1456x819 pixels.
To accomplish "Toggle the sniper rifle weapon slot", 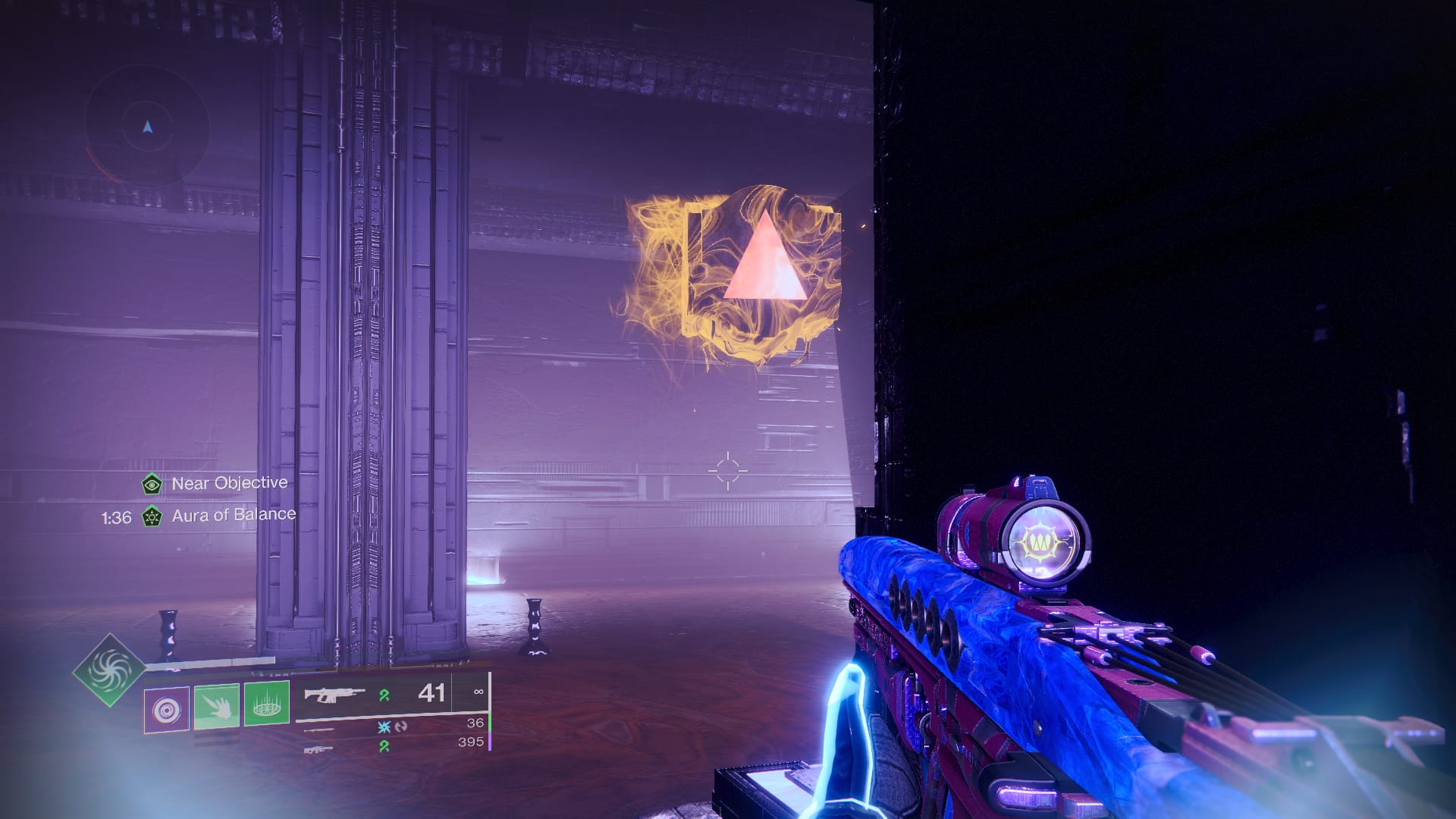I will click(x=320, y=730).
